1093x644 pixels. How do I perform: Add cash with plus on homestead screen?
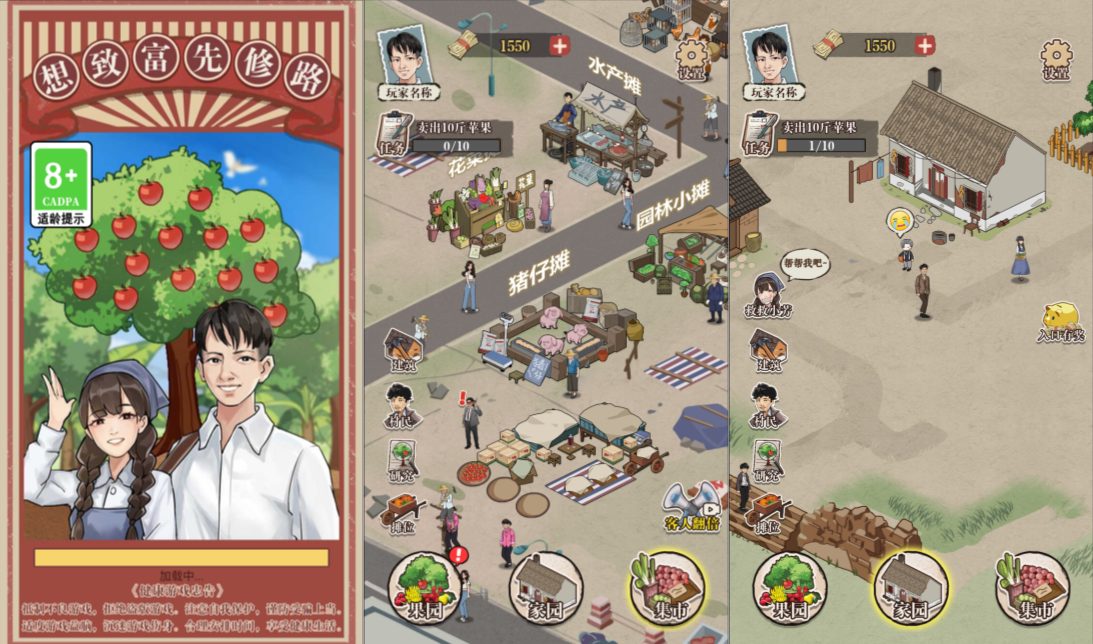(x=925, y=45)
